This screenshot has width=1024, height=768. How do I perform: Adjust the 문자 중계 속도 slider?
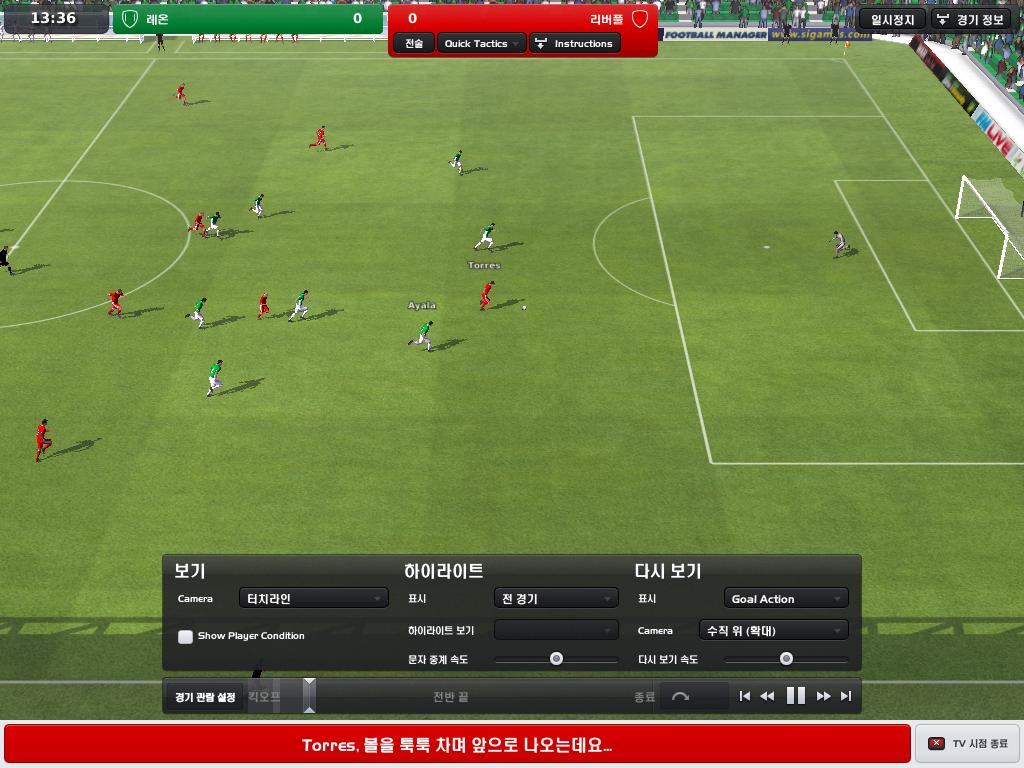tap(556, 659)
